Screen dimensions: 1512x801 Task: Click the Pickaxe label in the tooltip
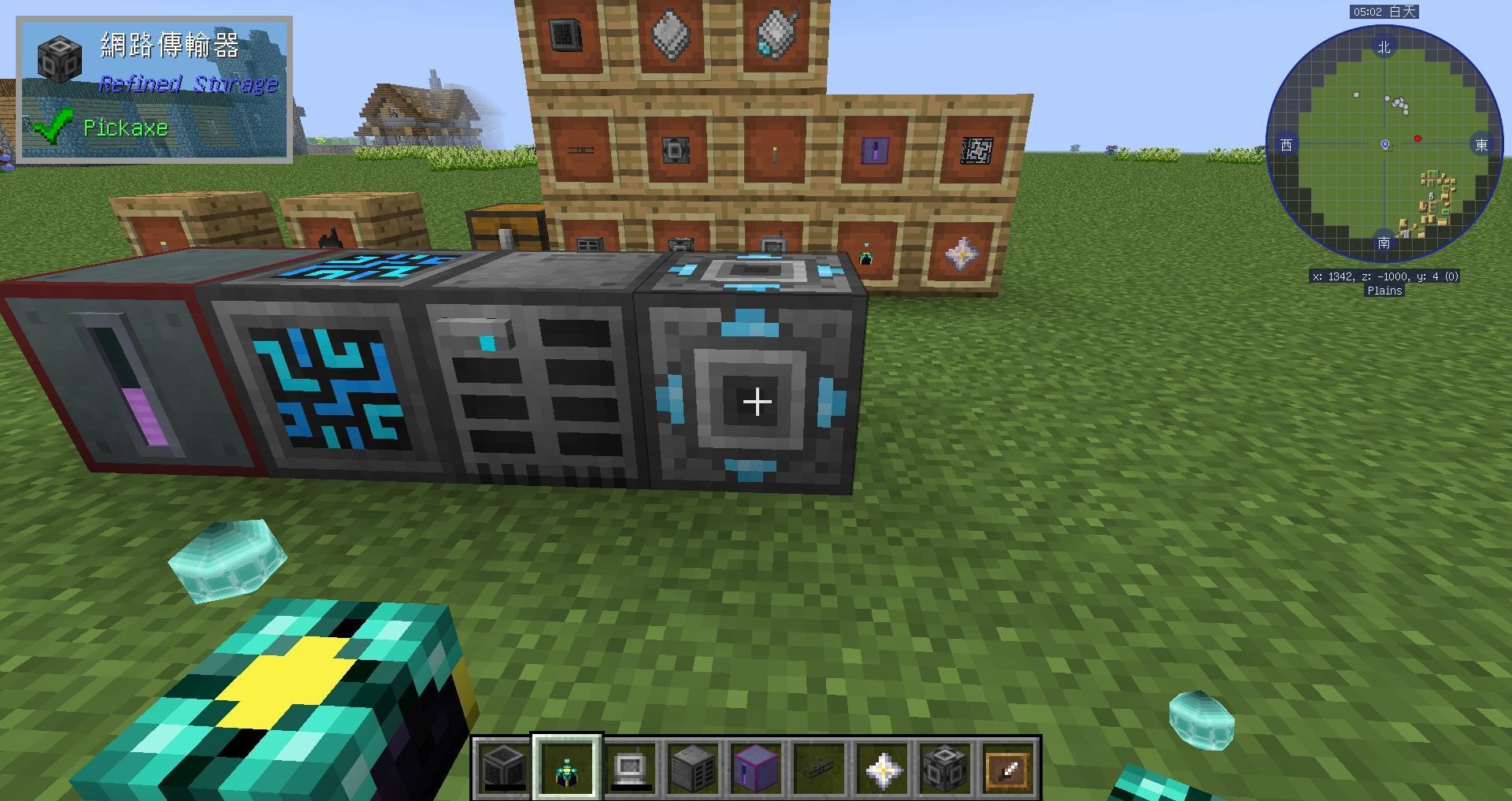pos(126,128)
